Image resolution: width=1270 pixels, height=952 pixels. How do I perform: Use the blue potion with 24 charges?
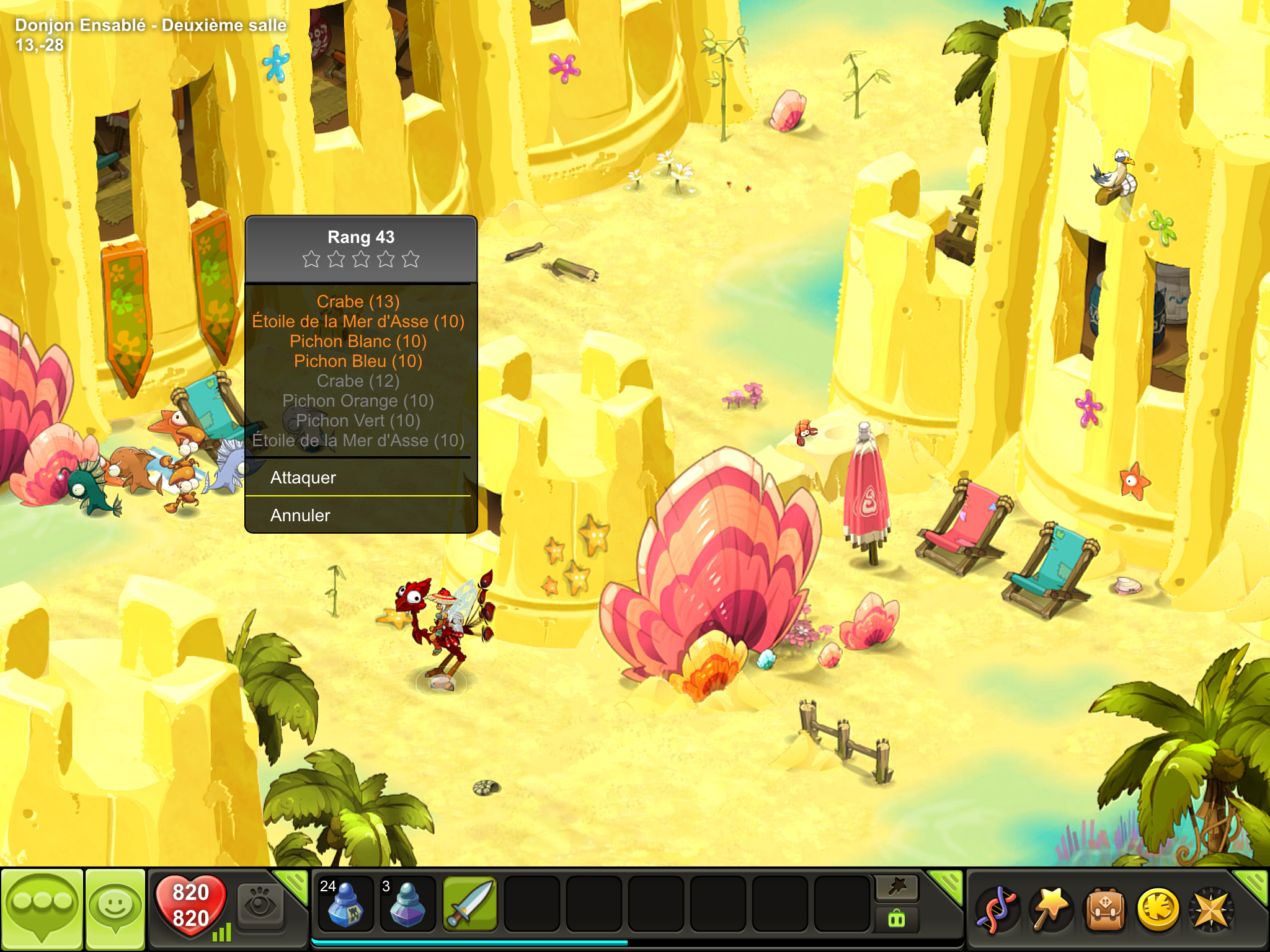(345, 904)
